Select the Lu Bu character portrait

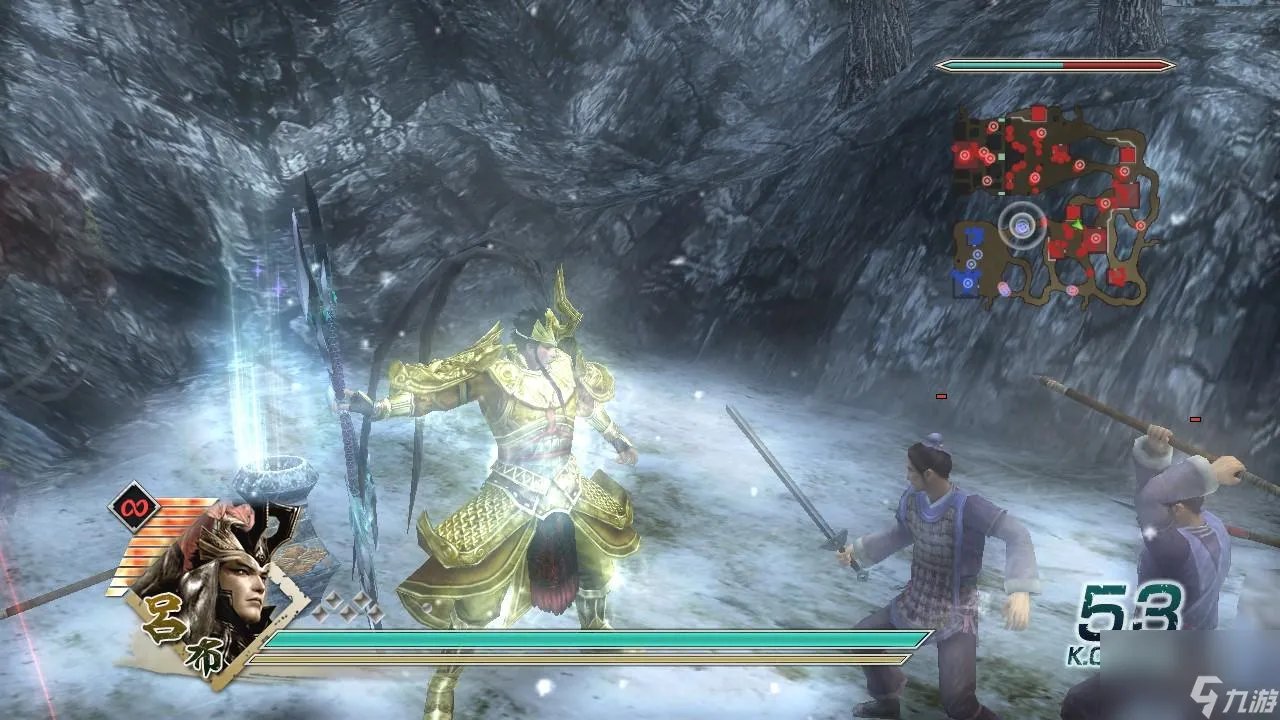coord(220,580)
